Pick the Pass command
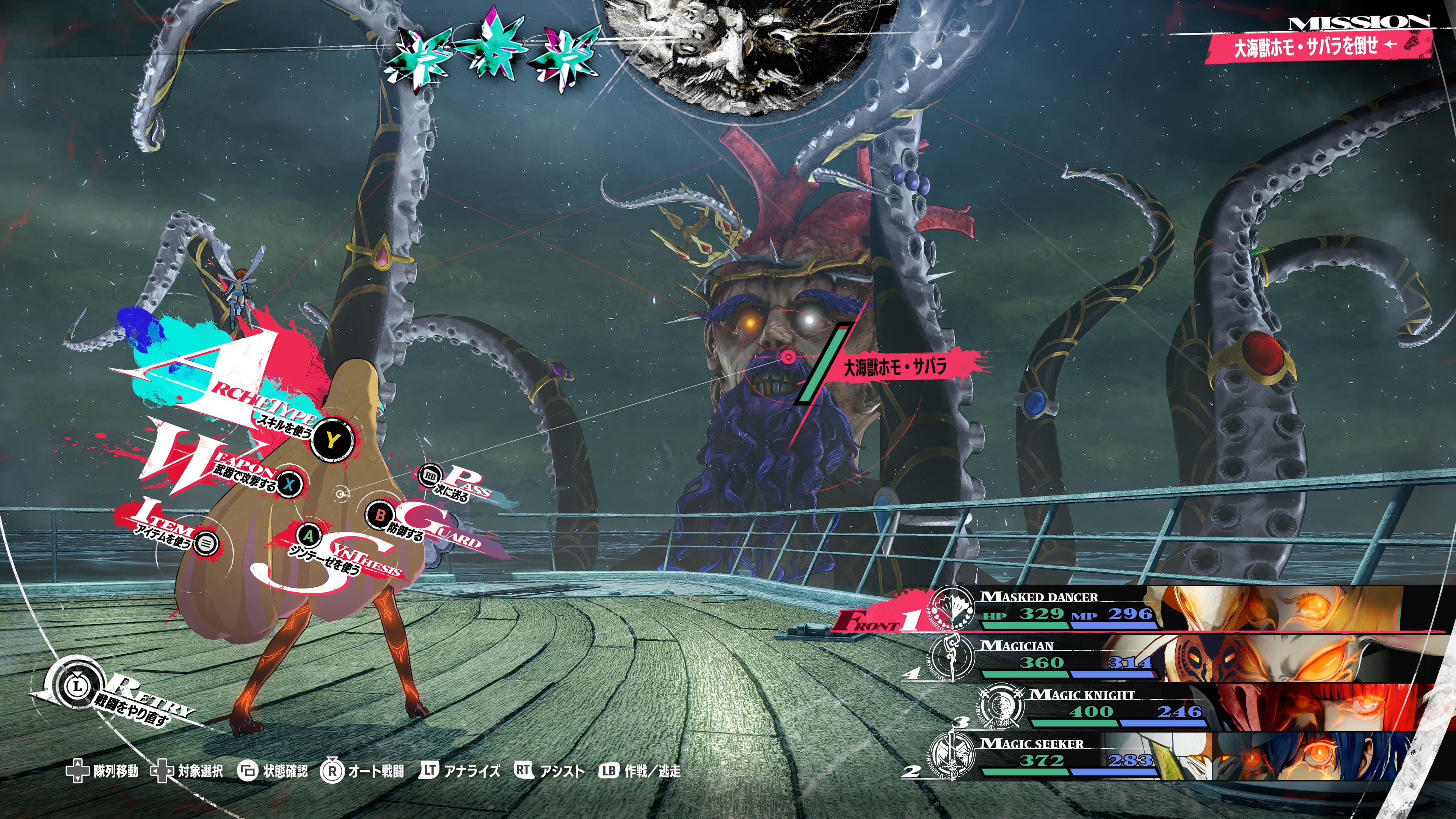The image size is (1456, 819). [x=431, y=477]
